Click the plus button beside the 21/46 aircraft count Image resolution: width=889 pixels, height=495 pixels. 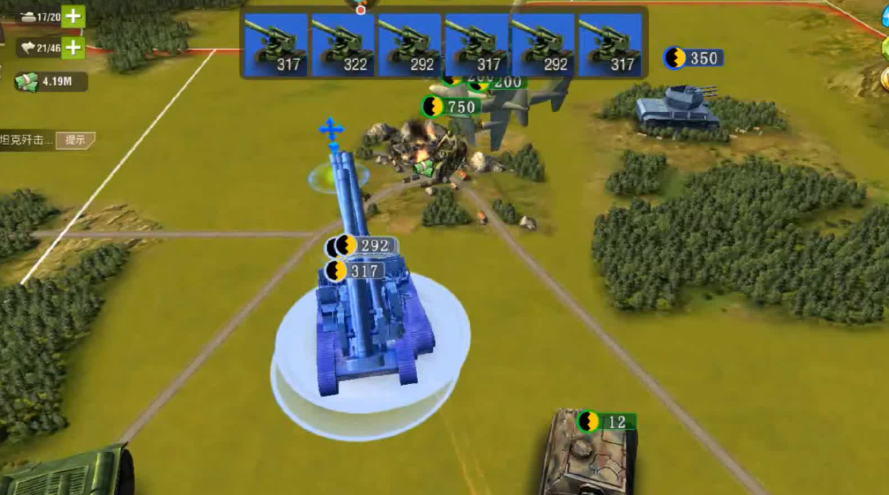[x=75, y=47]
